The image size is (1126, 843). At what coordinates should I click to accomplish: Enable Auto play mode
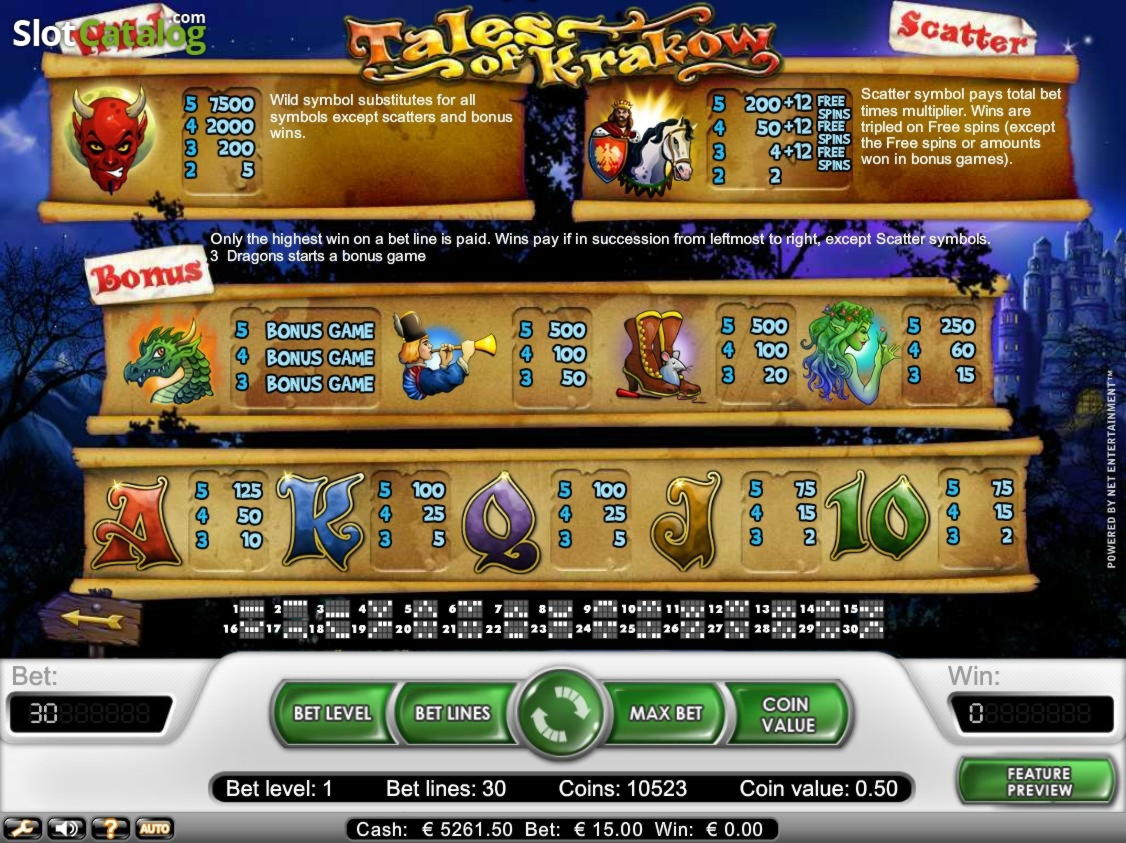[153, 828]
